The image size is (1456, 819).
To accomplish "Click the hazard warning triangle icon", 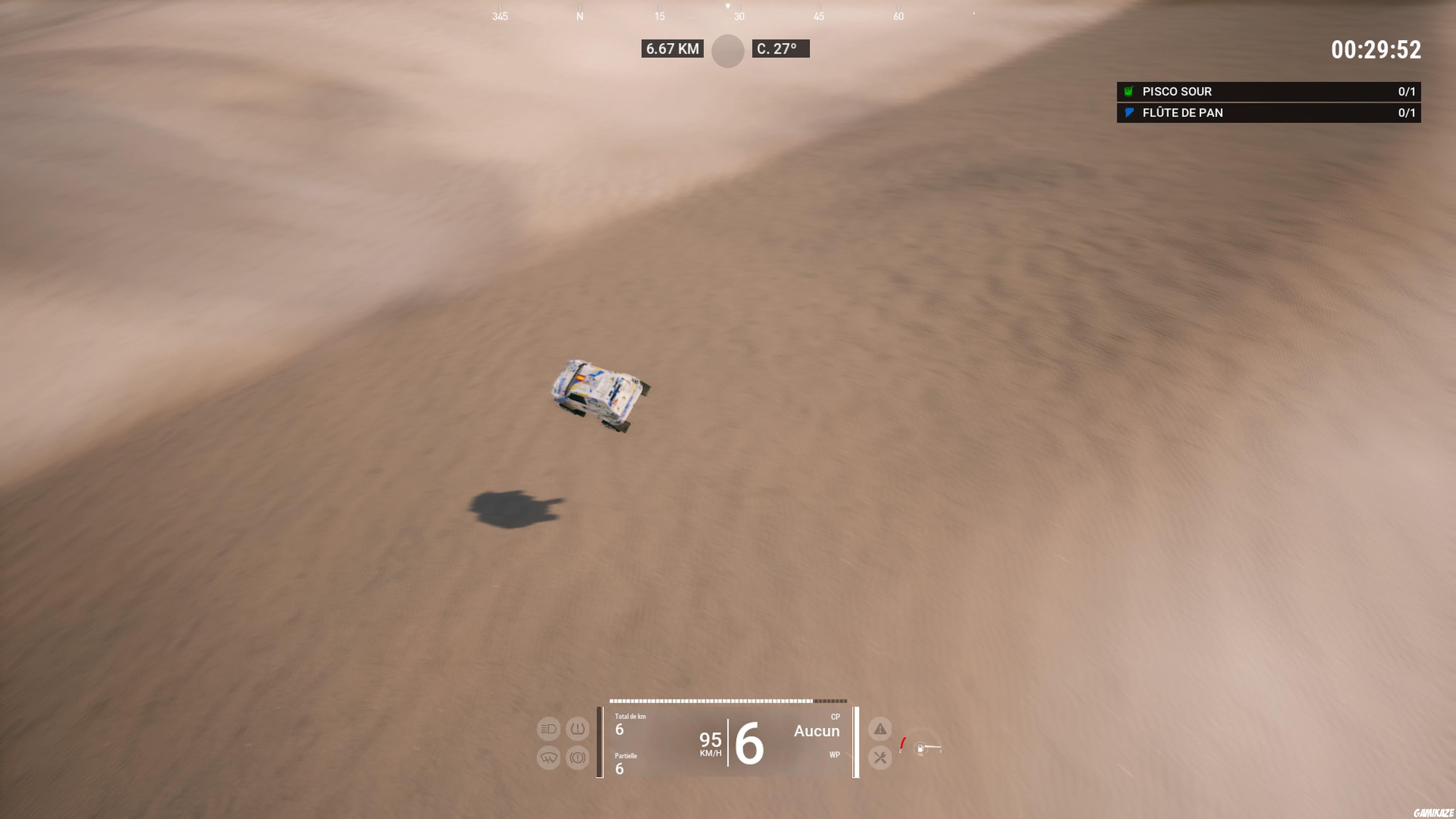I will pyautogui.click(x=880, y=729).
